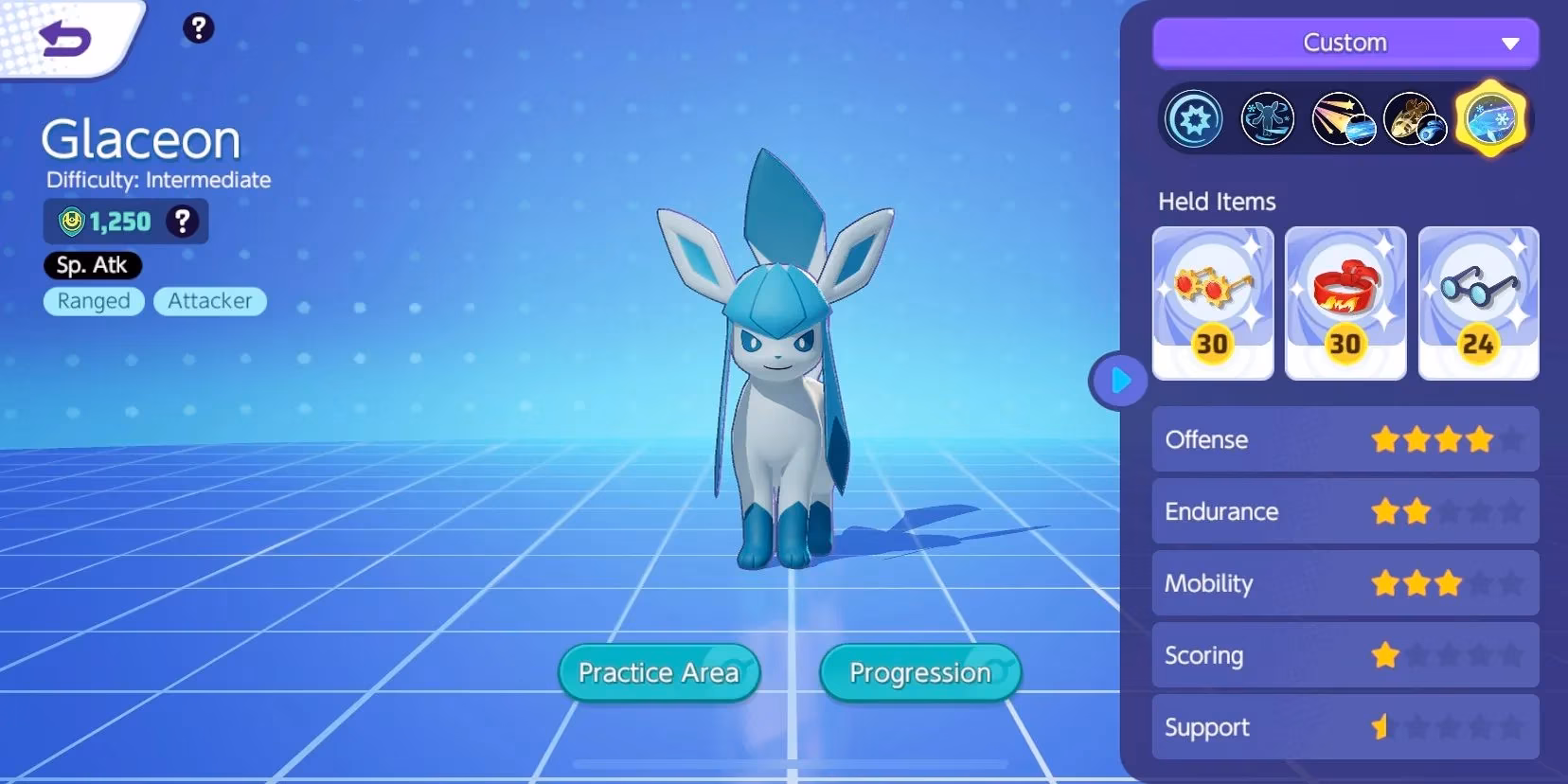This screenshot has height=784, width=1568.
Task: Tap the Aeos coin price info icon
Action: [181, 222]
